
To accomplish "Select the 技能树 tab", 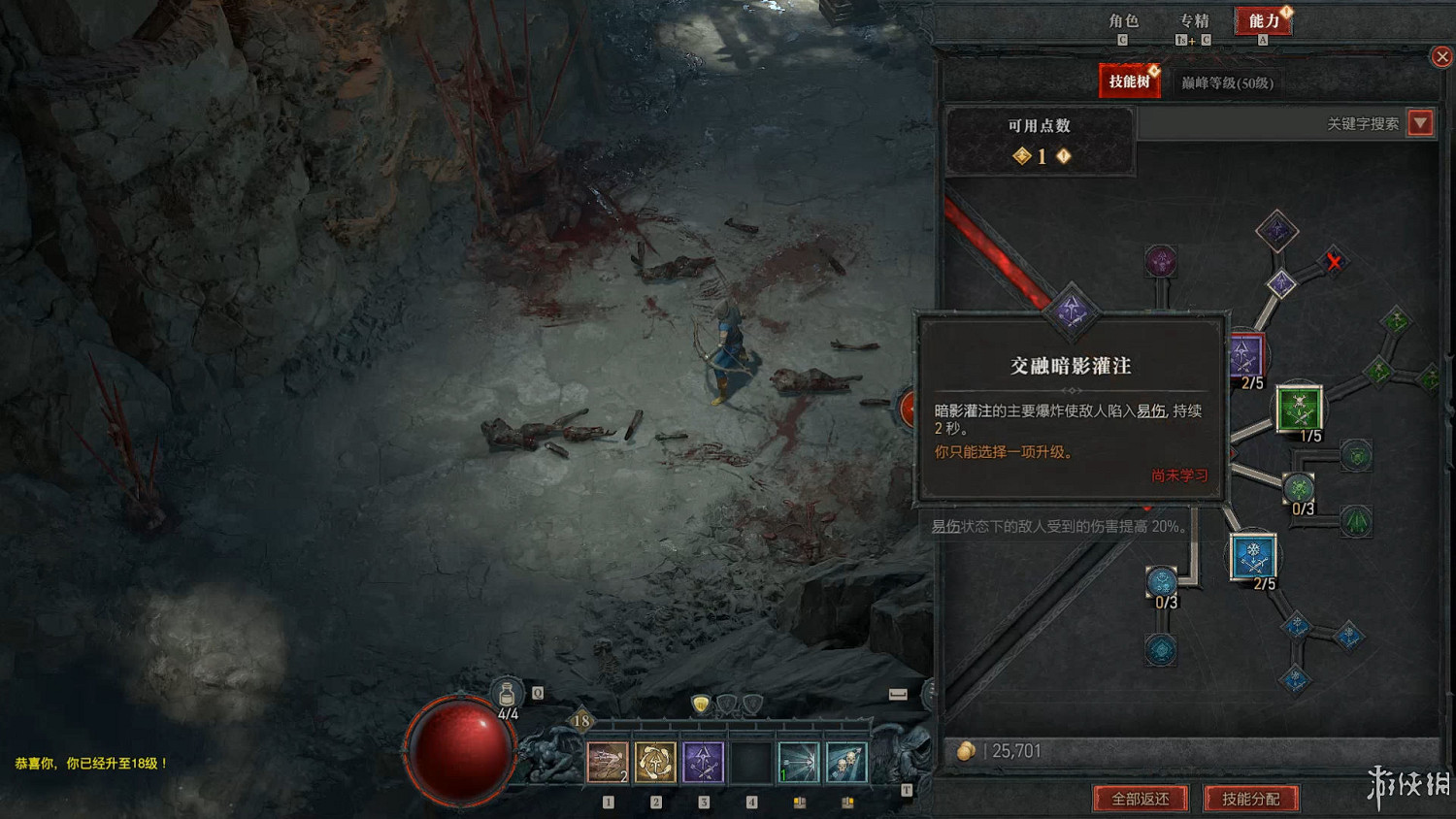I will [x=1131, y=82].
